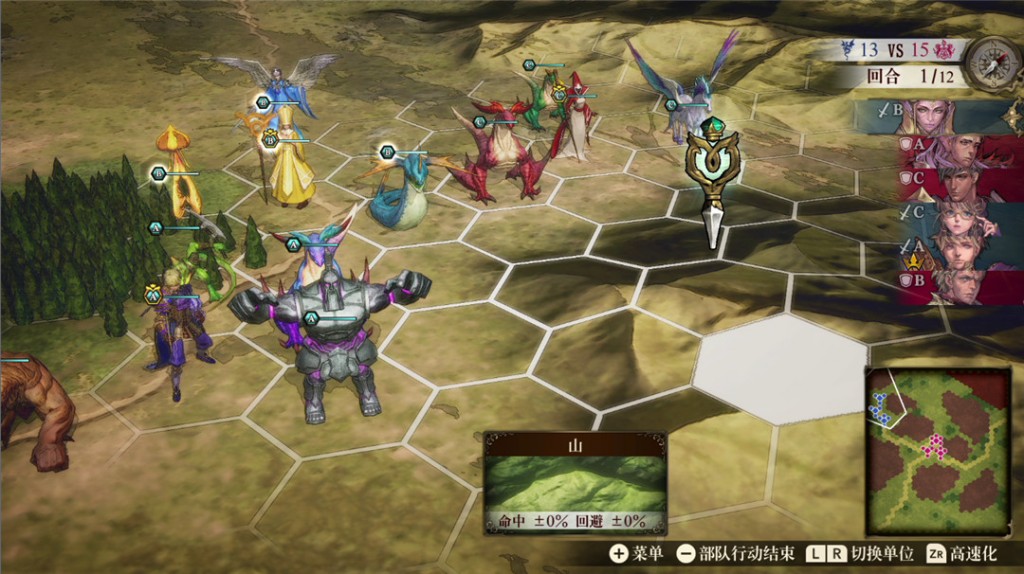The image size is (1024, 574).
Task: Show the 山 terrain info panel
Action: pyautogui.click(x=575, y=482)
